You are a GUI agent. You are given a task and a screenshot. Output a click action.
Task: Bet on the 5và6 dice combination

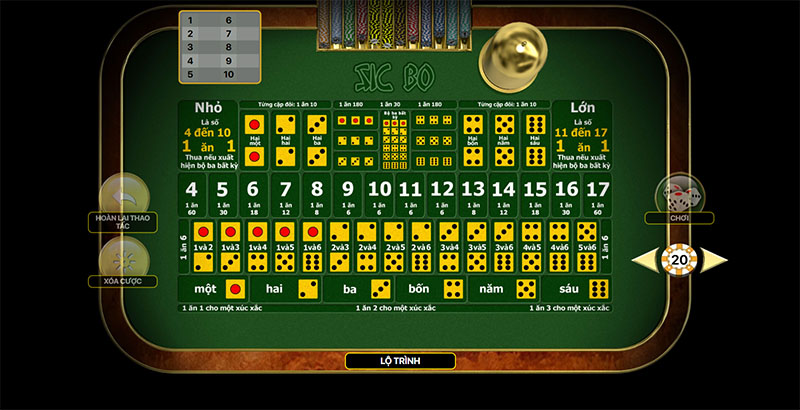586,247
